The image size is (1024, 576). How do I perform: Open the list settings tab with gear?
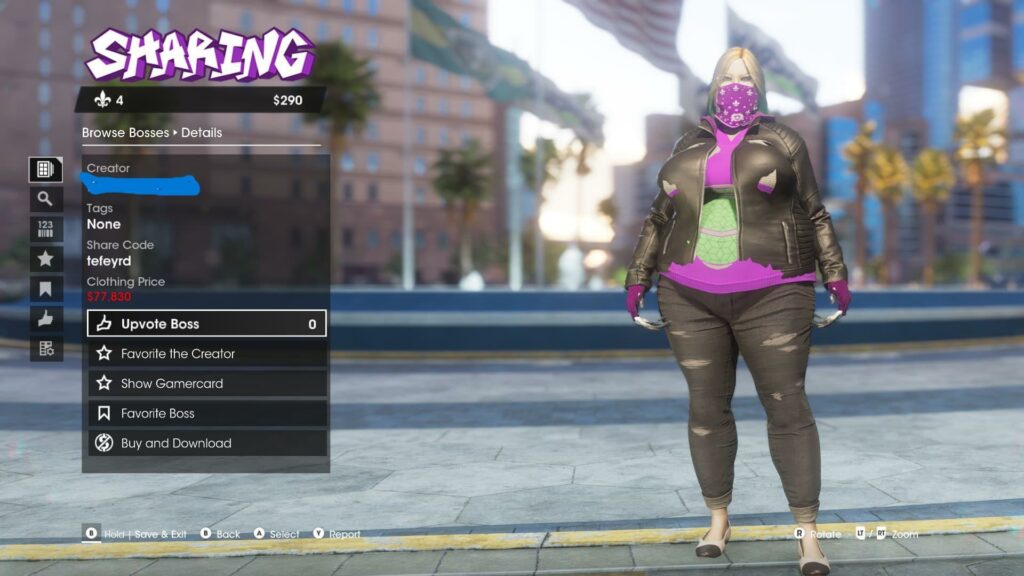tap(45, 349)
